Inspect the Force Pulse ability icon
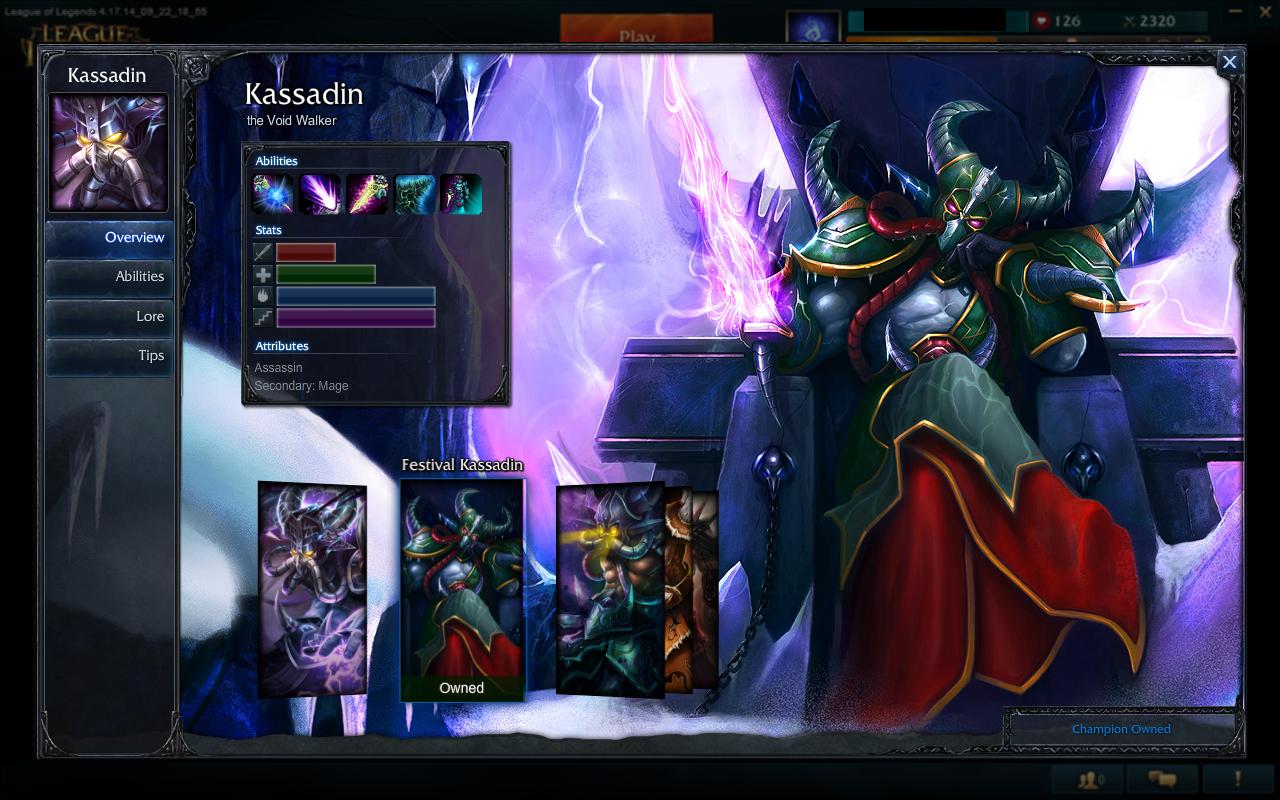 [414, 194]
